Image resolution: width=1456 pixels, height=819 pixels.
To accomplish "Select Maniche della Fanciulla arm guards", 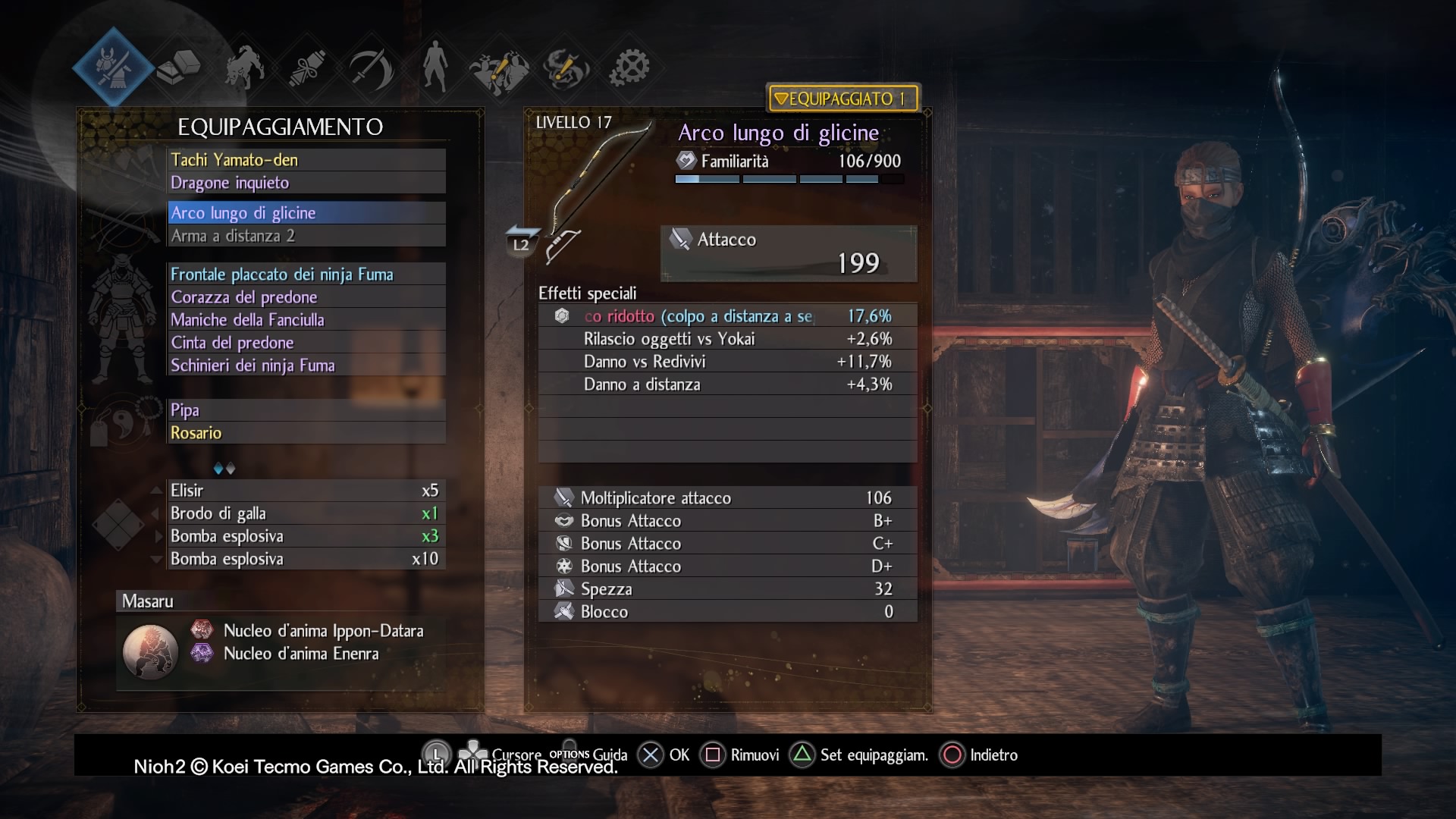I will (306, 320).
